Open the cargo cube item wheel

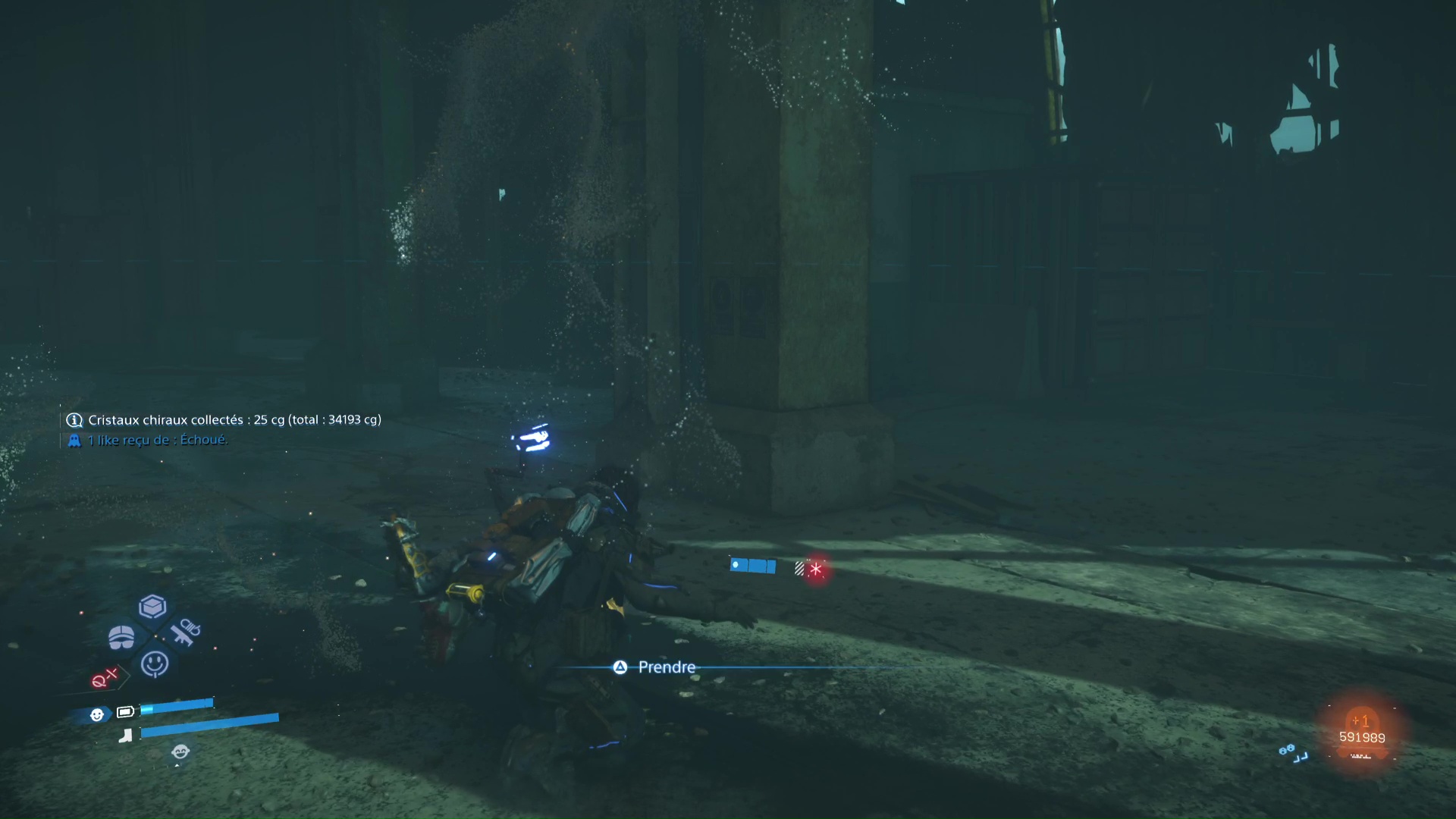pyautogui.click(x=152, y=607)
